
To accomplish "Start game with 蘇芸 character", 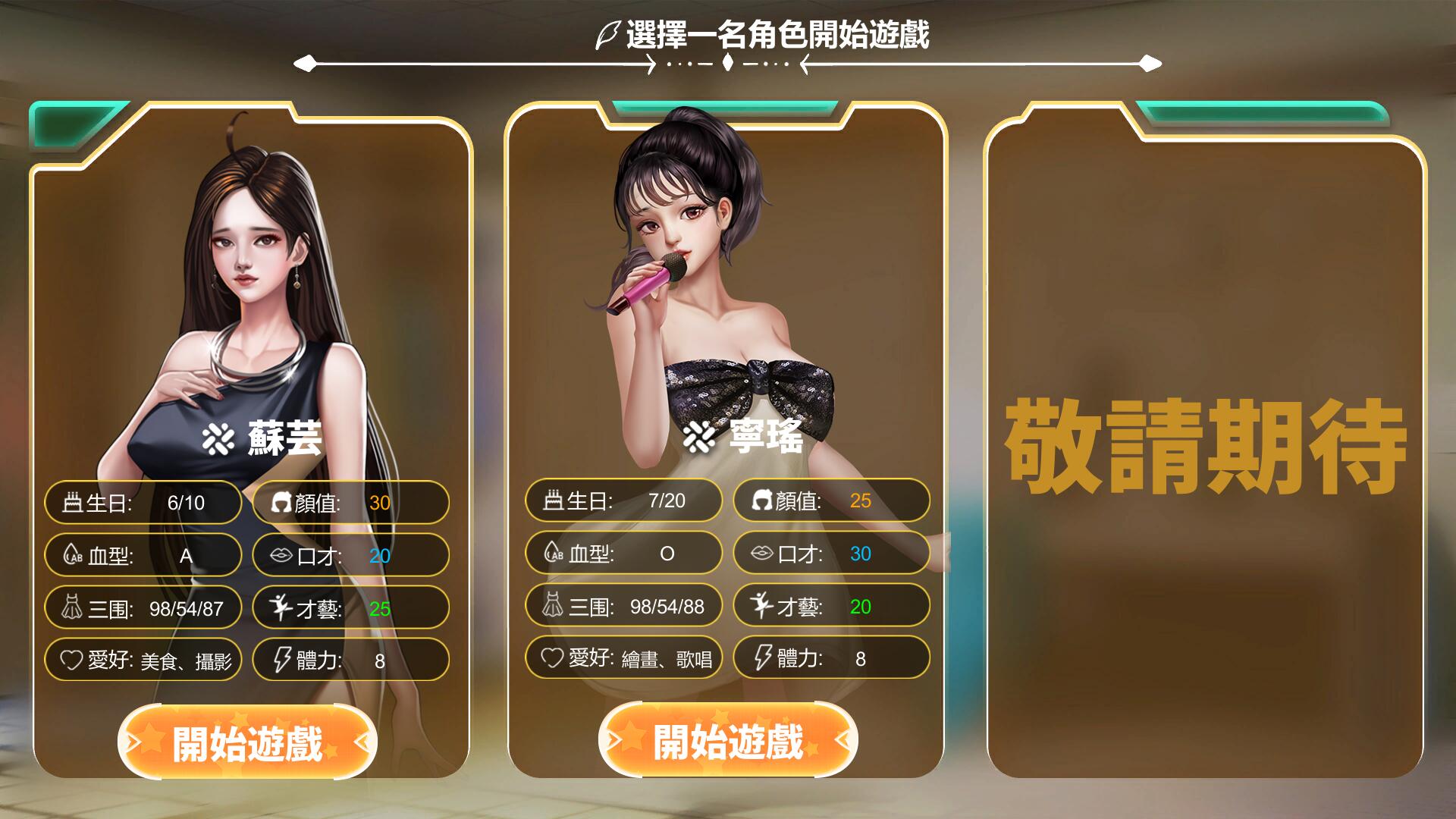I will pyautogui.click(x=247, y=742).
